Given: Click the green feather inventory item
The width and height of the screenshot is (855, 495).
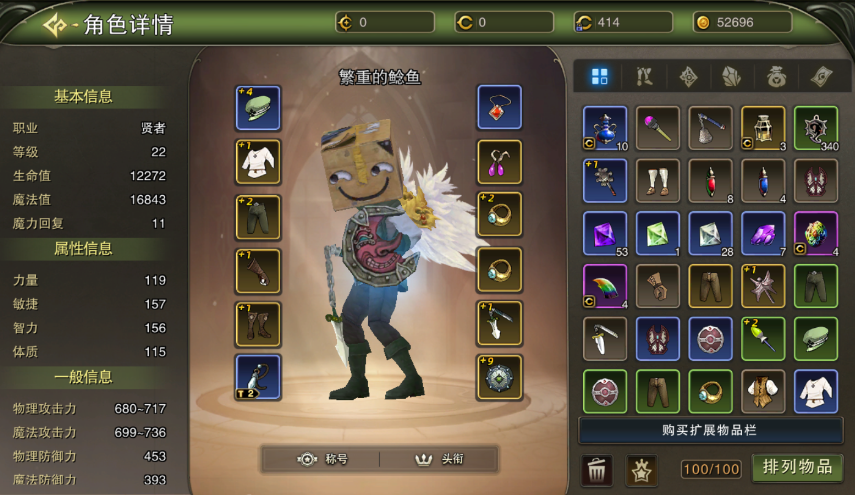Looking at the screenshot, I should click(x=605, y=286).
